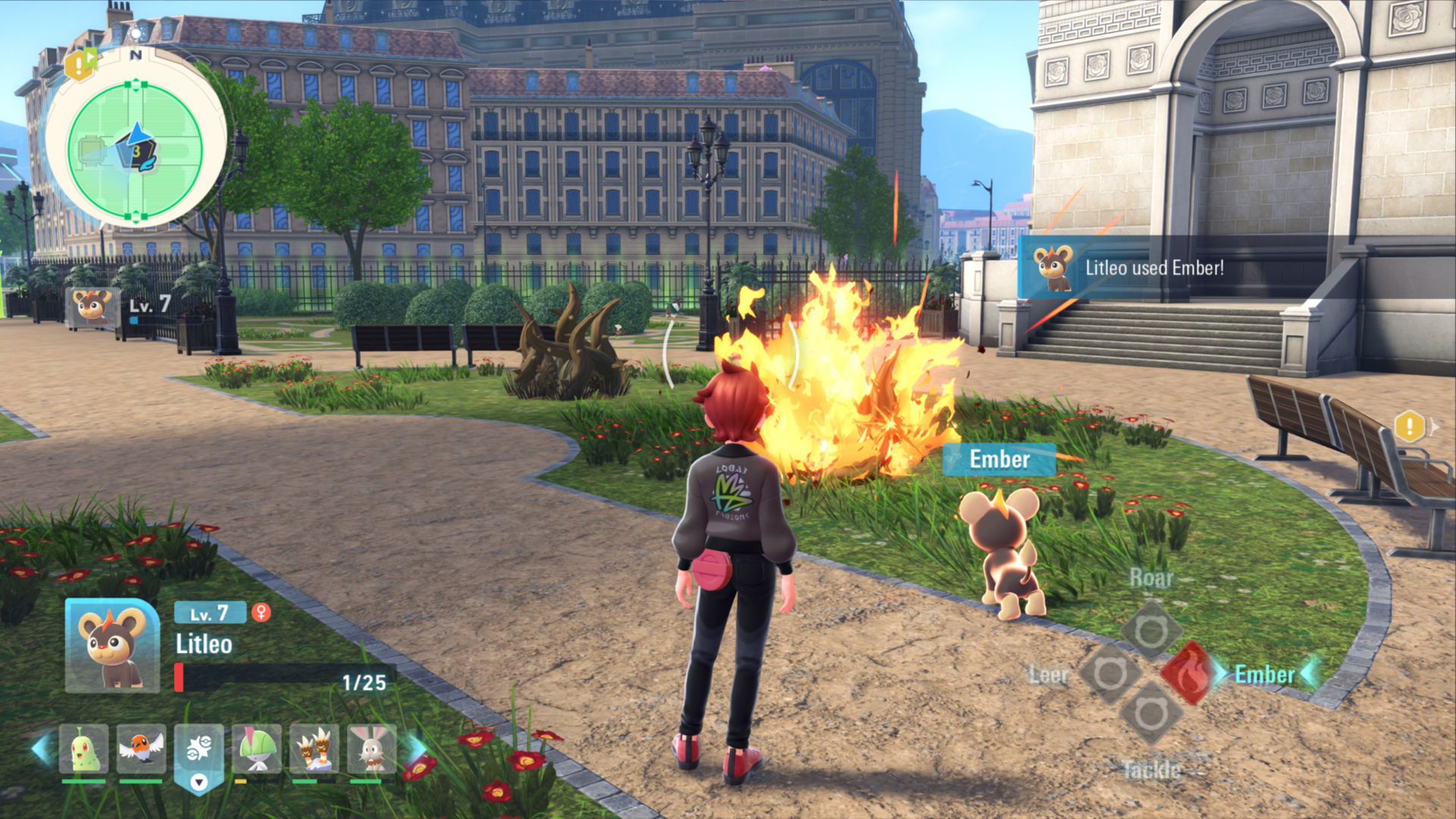Use the Tackle move slot
The height and width of the screenshot is (819, 1456).
[1150, 714]
